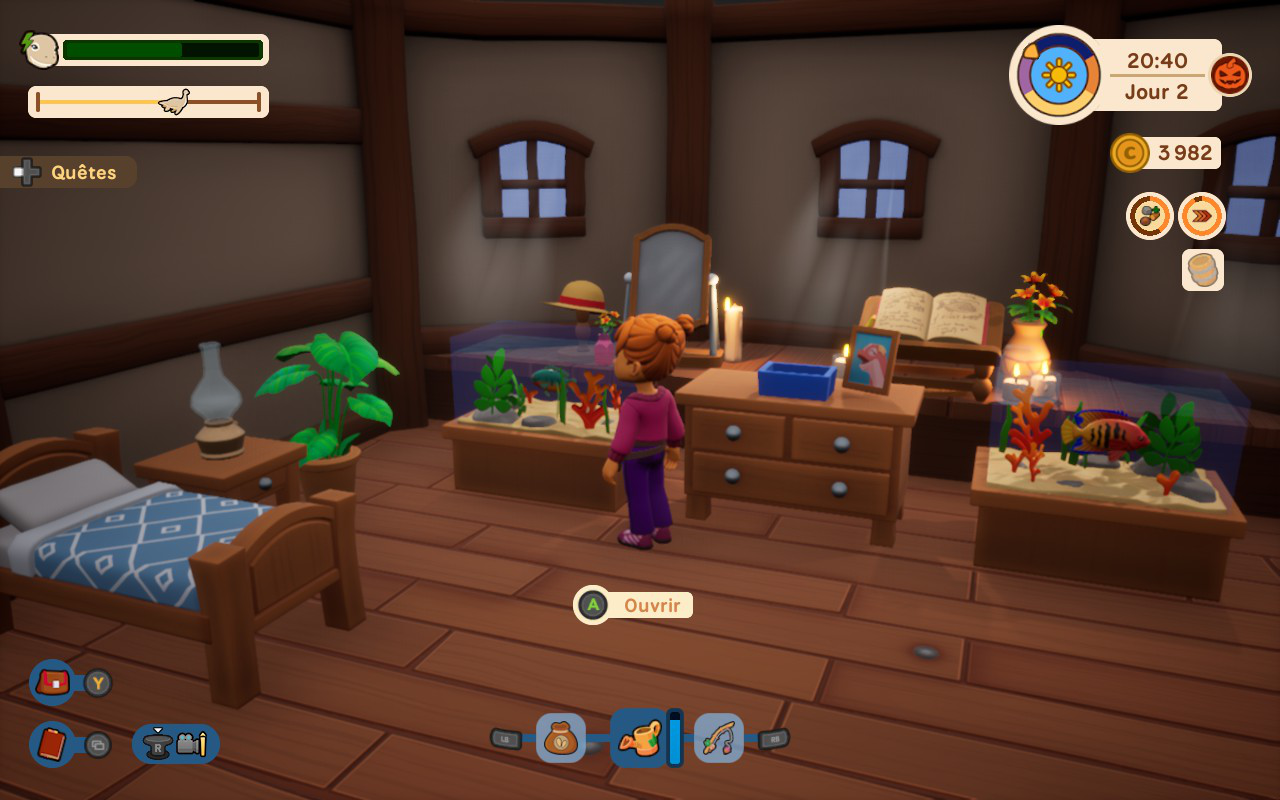
Task: Click the pumpkin Halloween event icon
Action: pos(1230,75)
